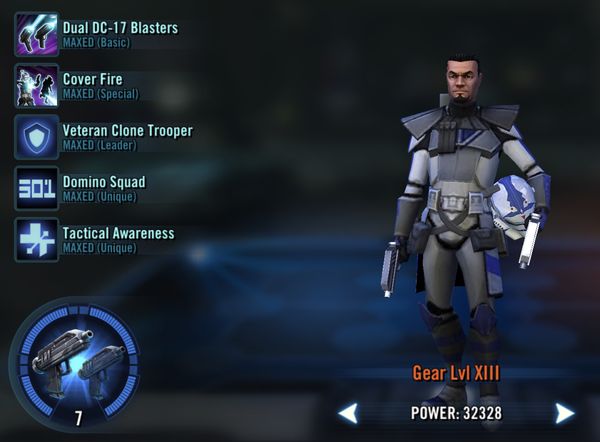This screenshot has height=442, width=600.
Task: Select the Dual DC-17 Blasters ability icon
Action: pyautogui.click(x=36, y=33)
